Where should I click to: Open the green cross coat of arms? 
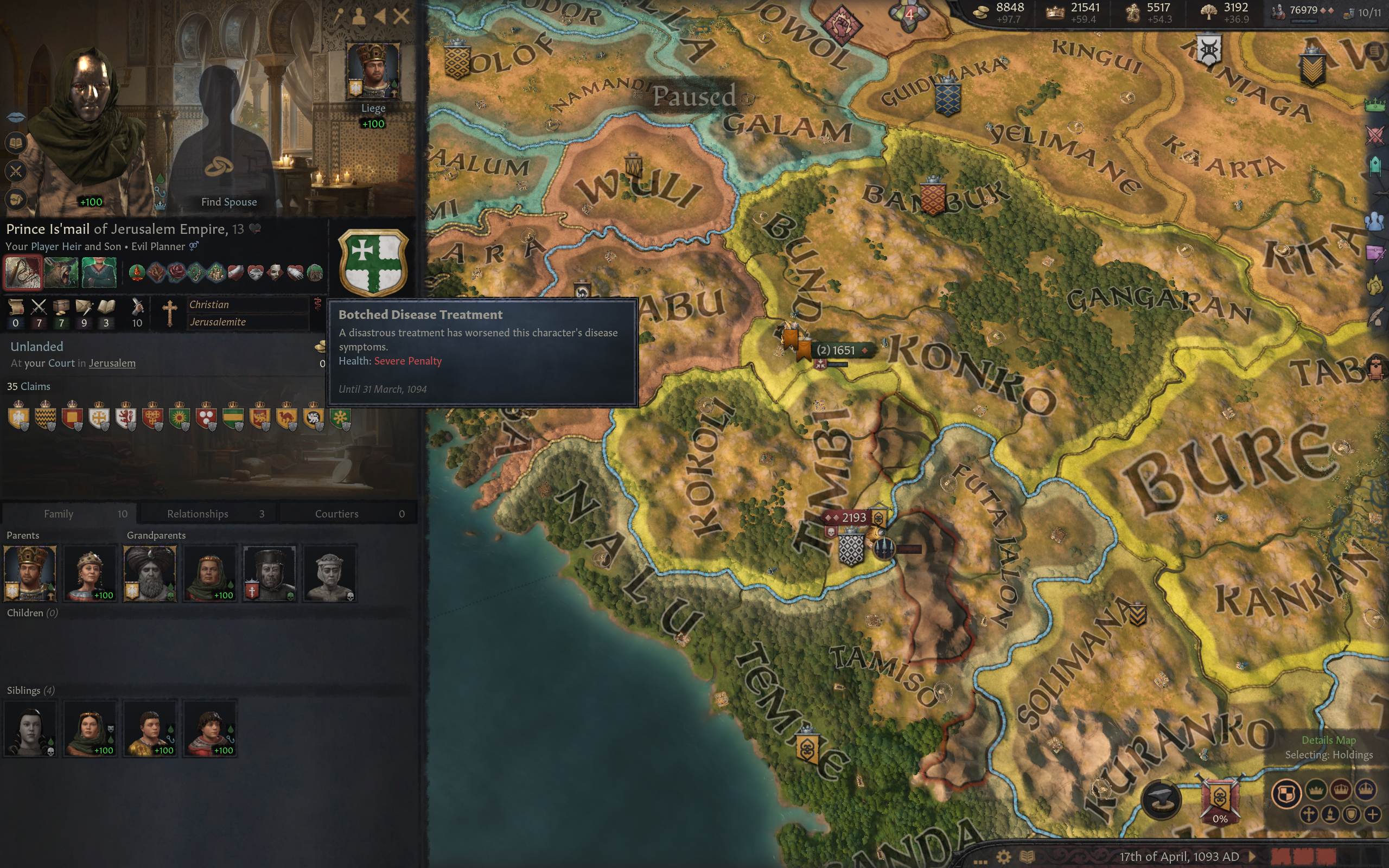point(373,264)
